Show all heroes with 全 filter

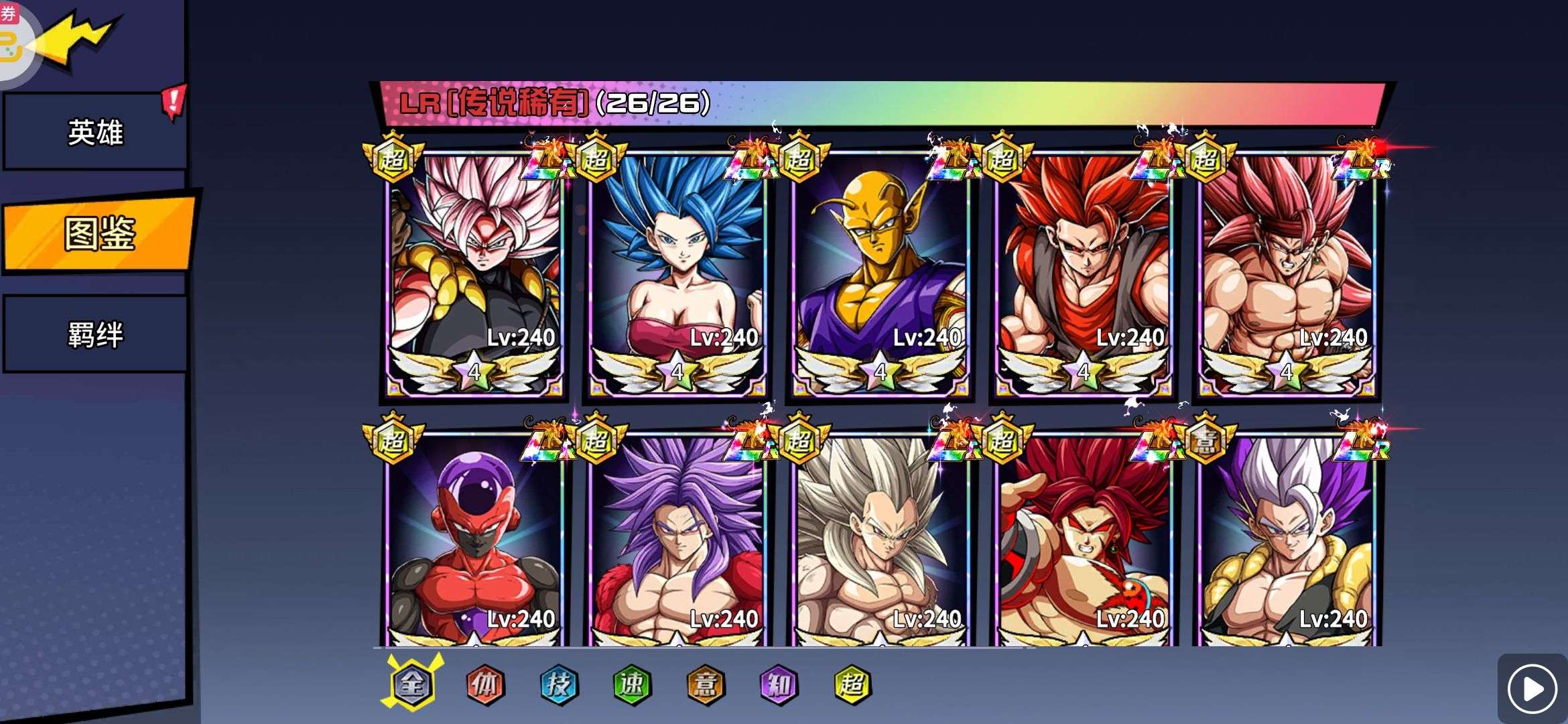[x=412, y=684]
